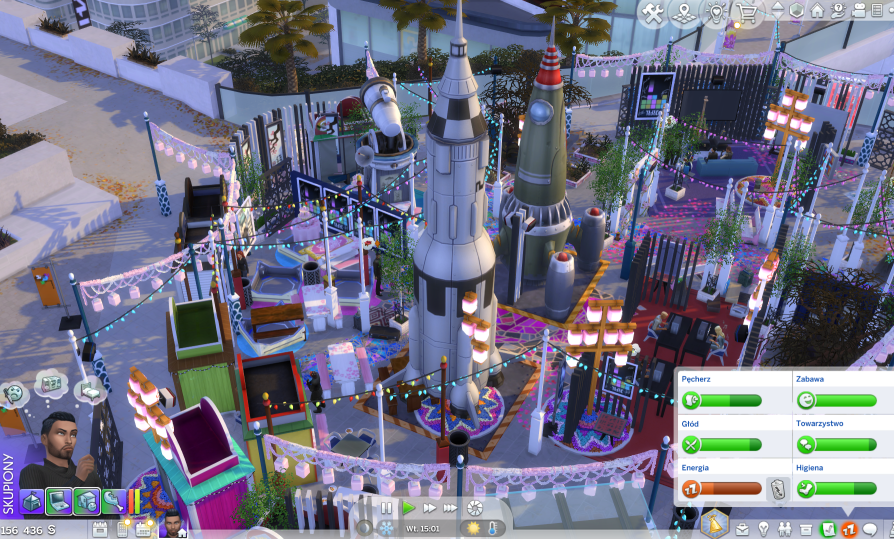Open camera controls via the video camera icon
Image resolution: width=894 pixels, height=539 pixels.
(x=858, y=12)
